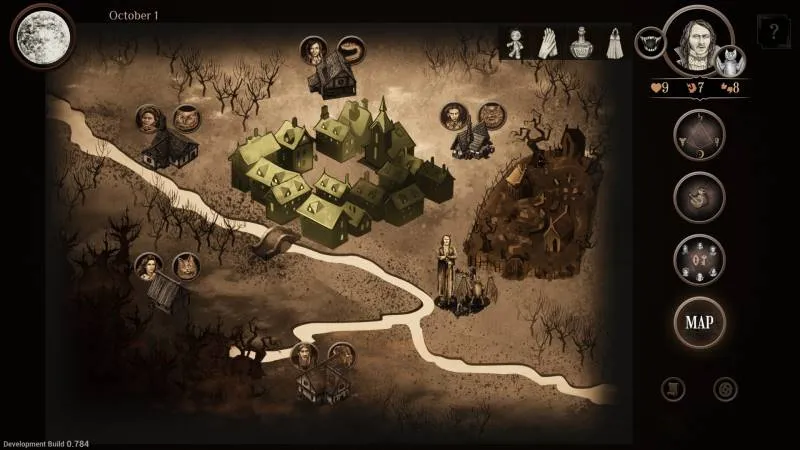Select the villager portrait with the snake marker
Screen dimensions: 800x450
tap(313, 49)
